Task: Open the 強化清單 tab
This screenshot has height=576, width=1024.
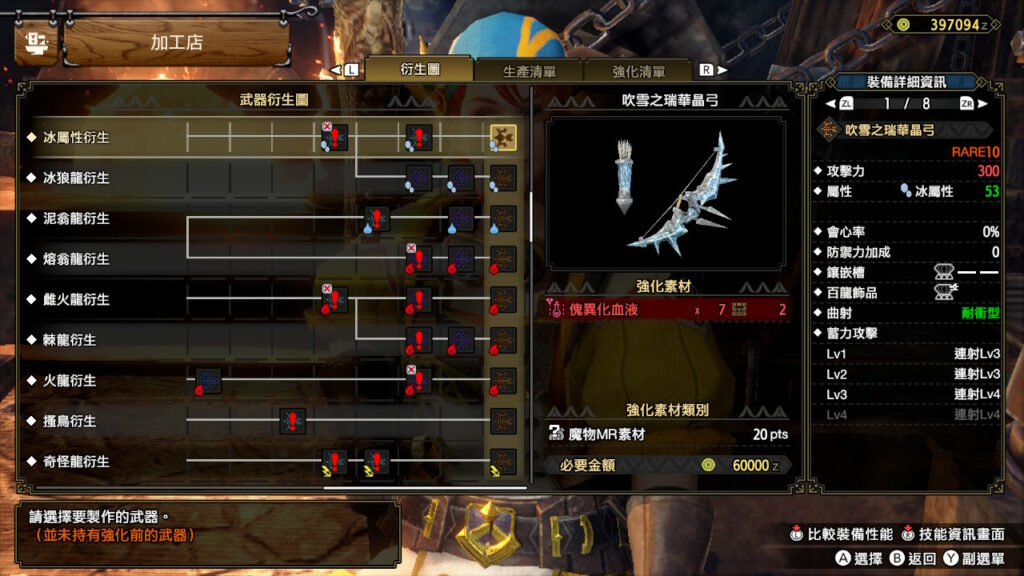Action: point(639,71)
